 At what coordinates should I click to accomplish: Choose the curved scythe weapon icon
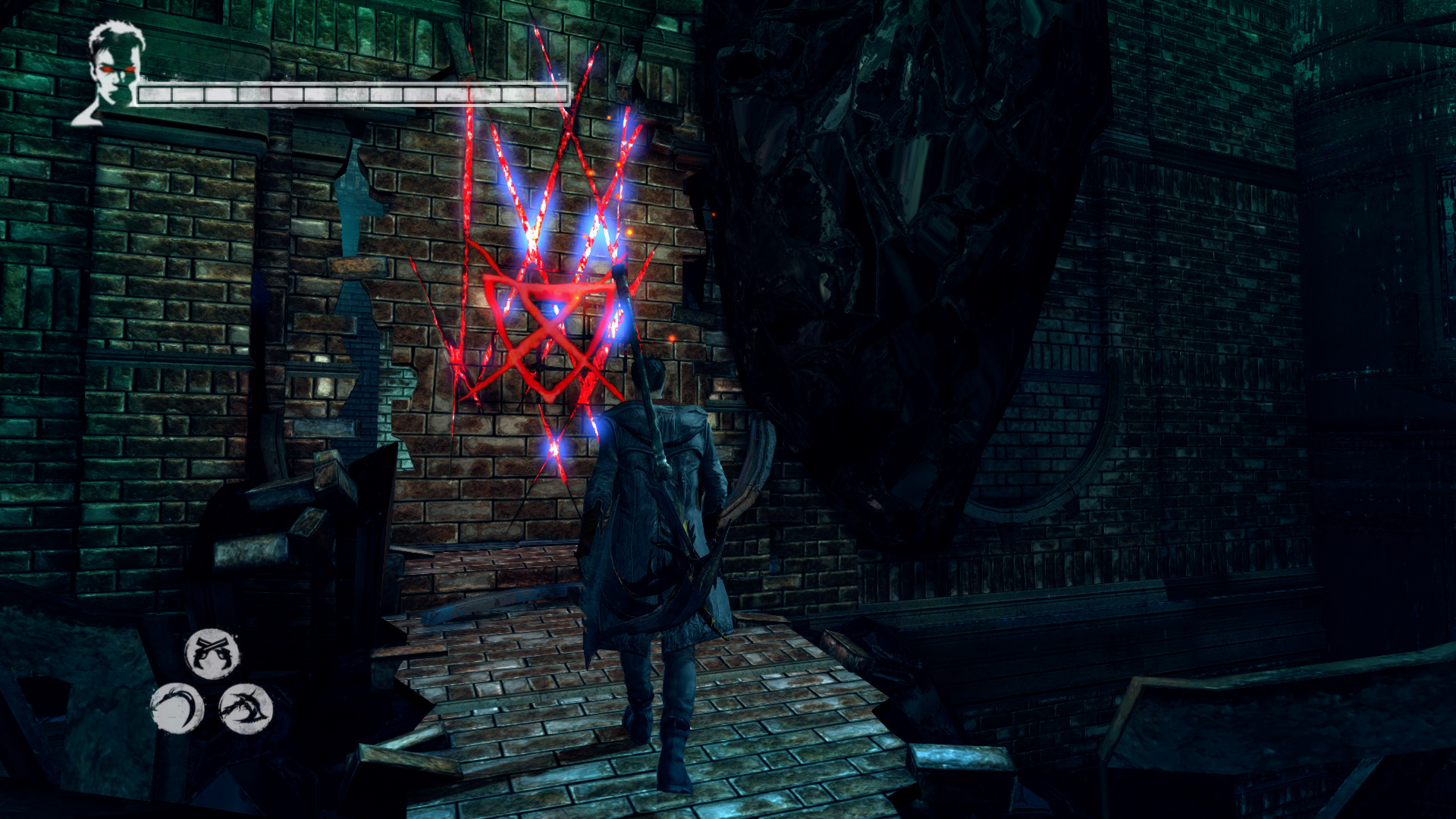[177, 708]
